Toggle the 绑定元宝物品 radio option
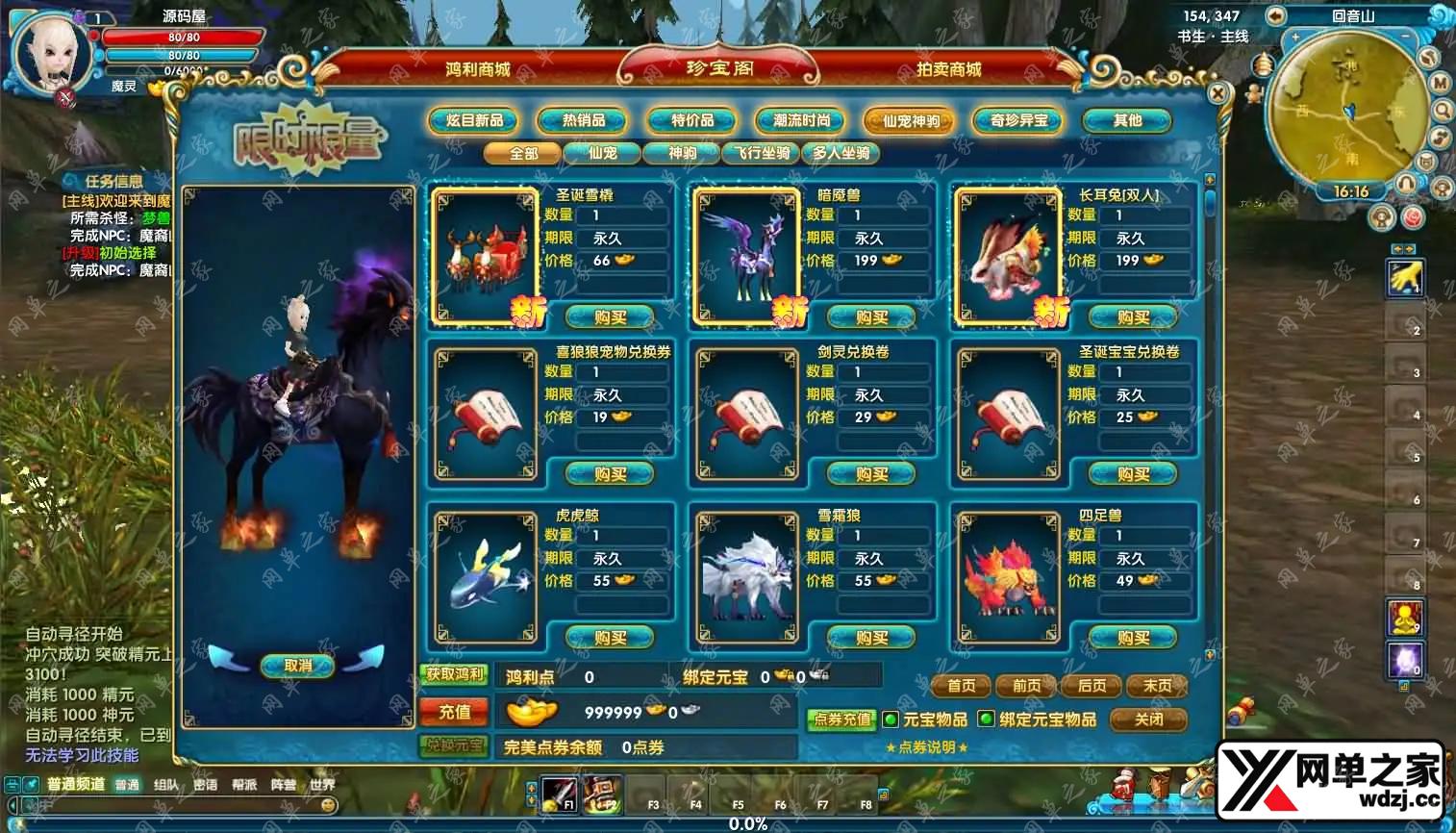Viewport: 1456px width, 833px height. (986, 719)
